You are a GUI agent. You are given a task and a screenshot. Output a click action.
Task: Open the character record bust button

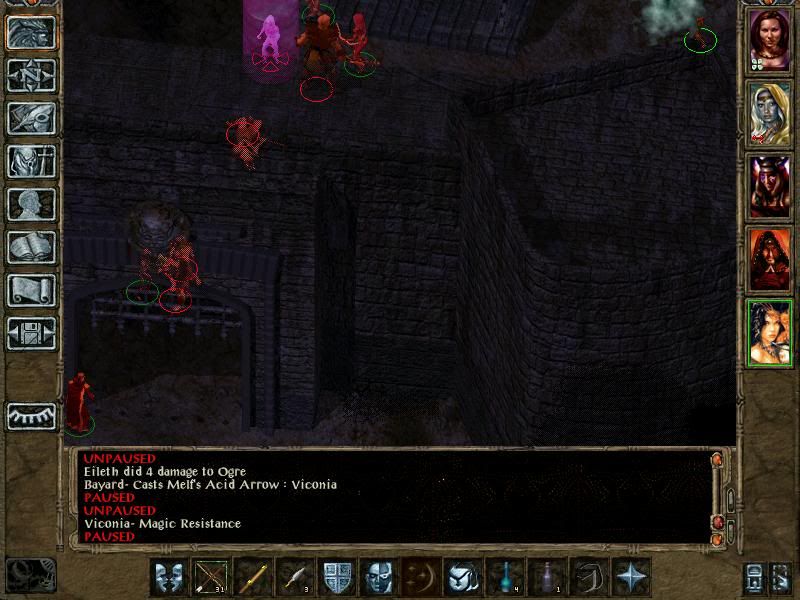pos(31,204)
